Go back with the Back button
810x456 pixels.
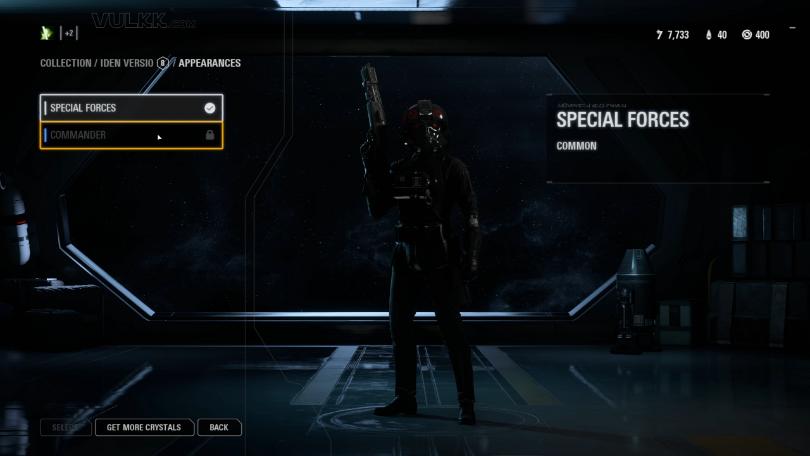[219, 427]
